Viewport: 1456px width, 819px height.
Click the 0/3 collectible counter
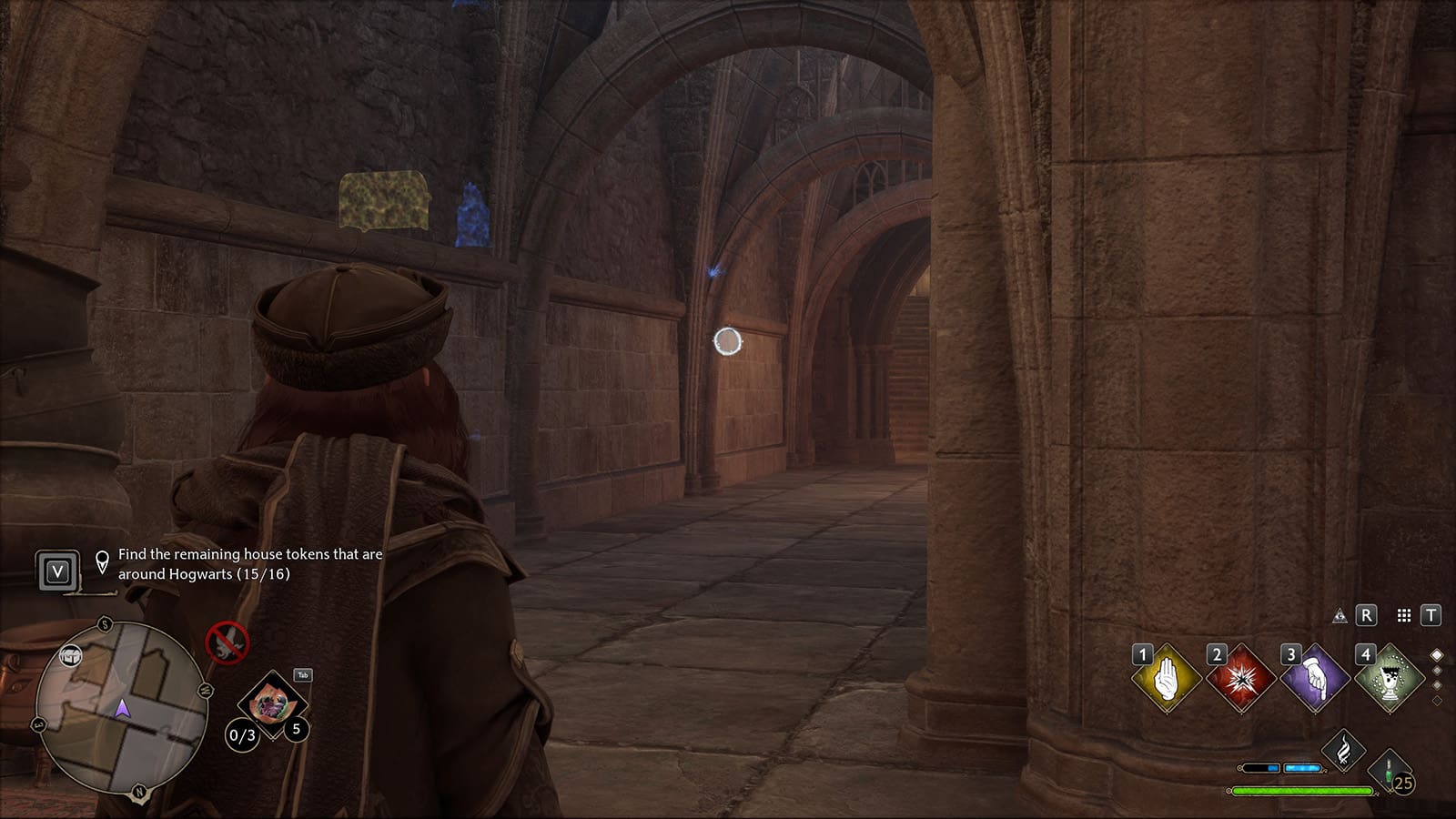click(242, 735)
